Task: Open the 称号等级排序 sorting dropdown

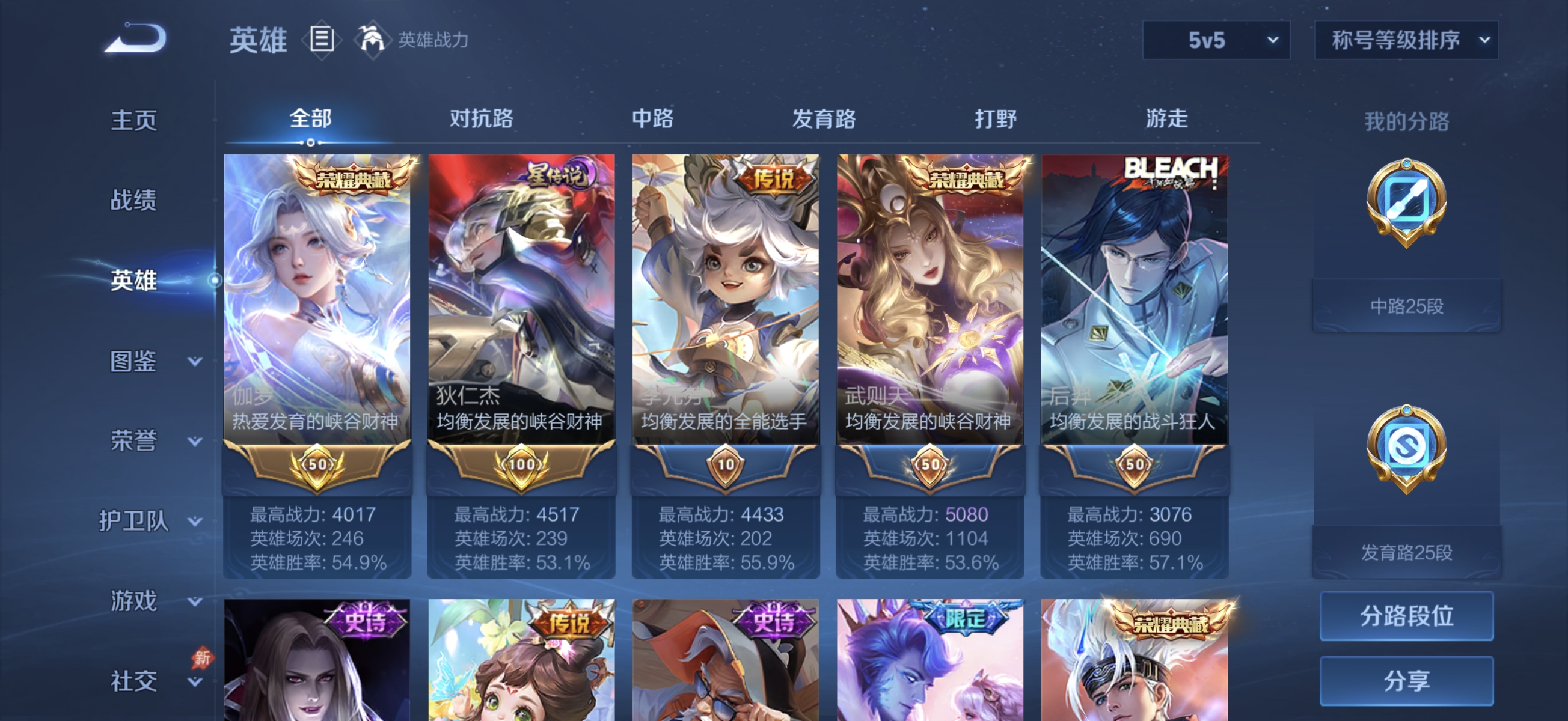Action: (x=1406, y=41)
